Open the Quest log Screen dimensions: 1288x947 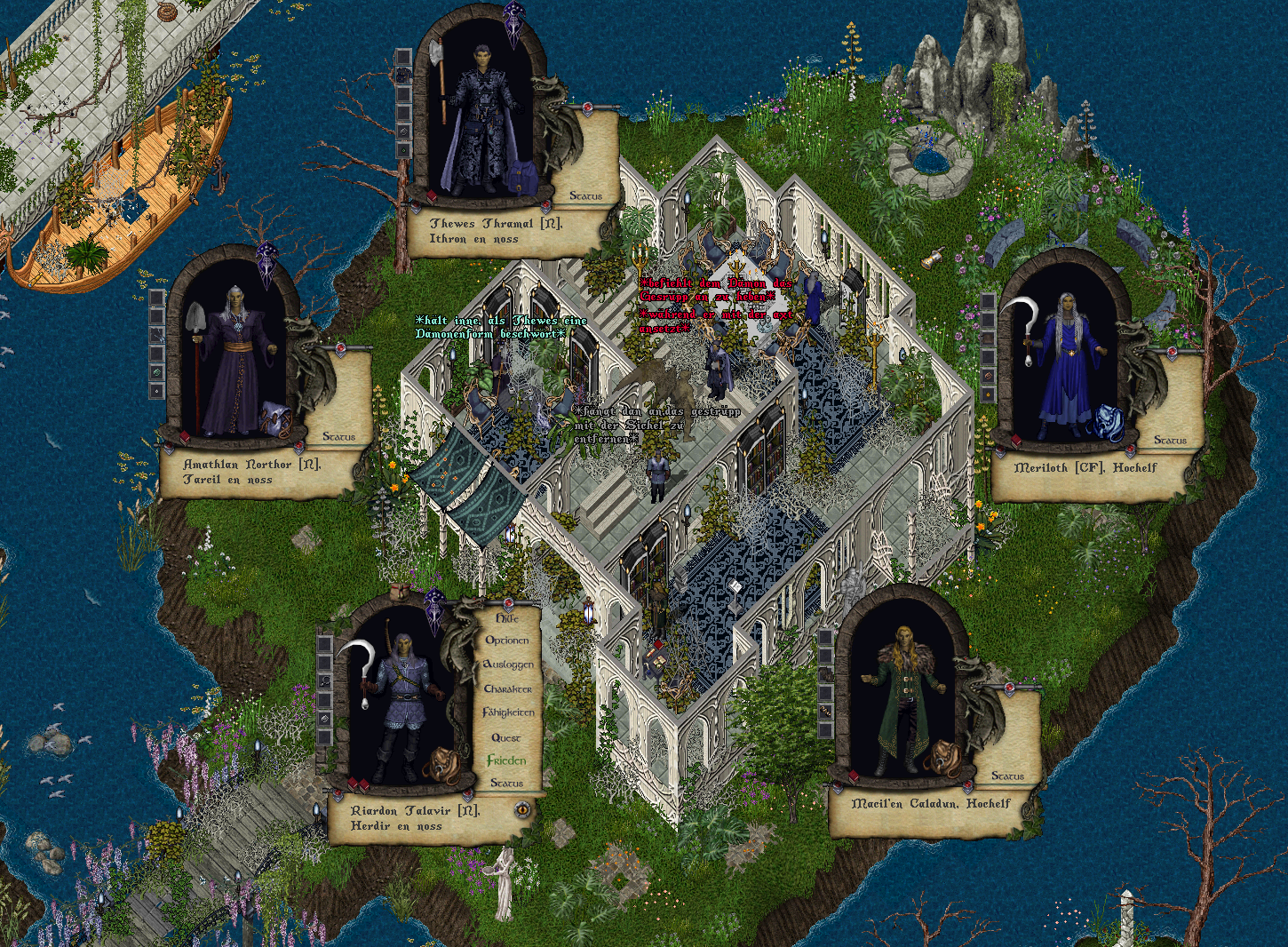[506, 737]
